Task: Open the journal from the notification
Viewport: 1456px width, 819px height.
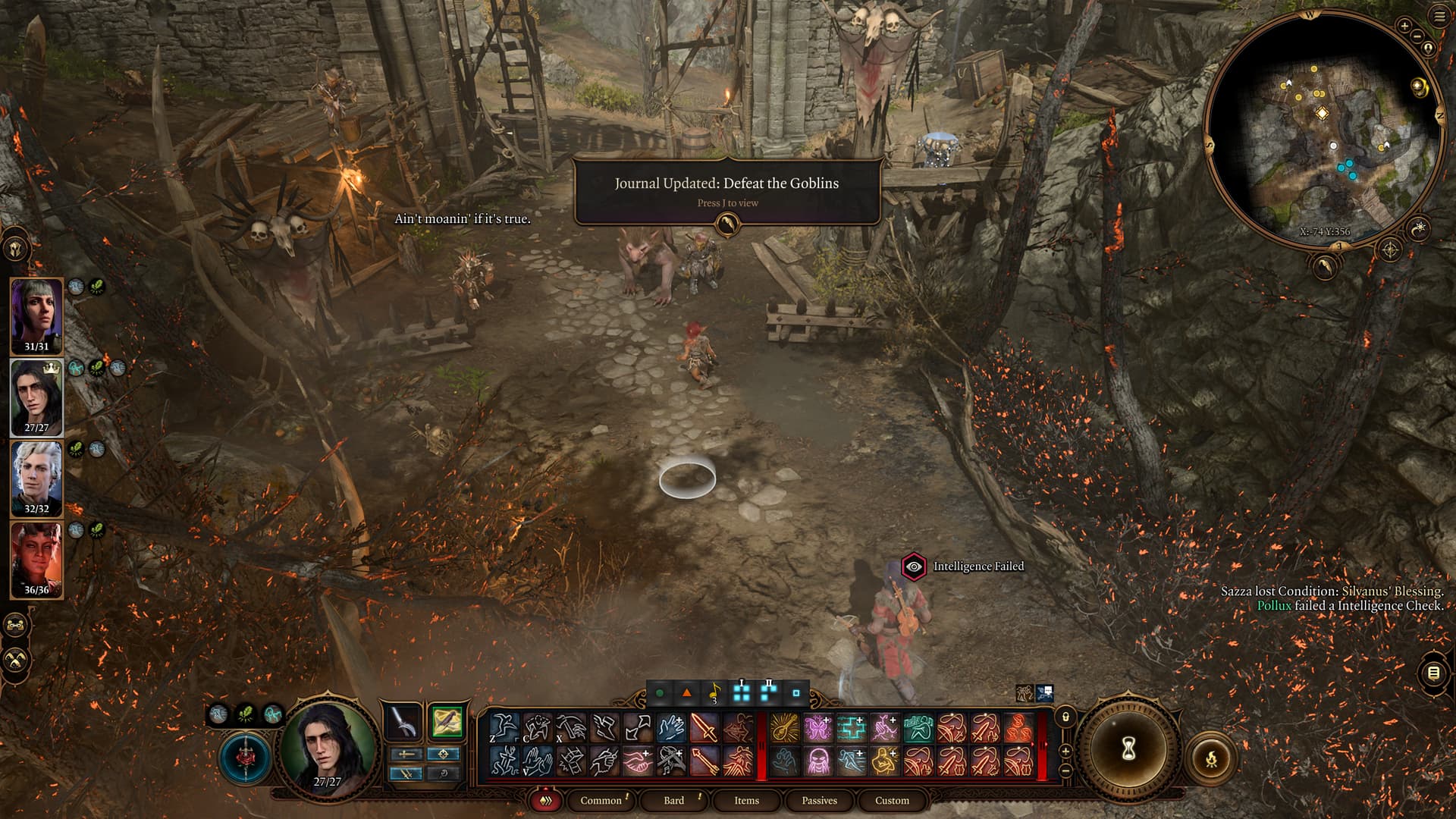Action: [727, 224]
